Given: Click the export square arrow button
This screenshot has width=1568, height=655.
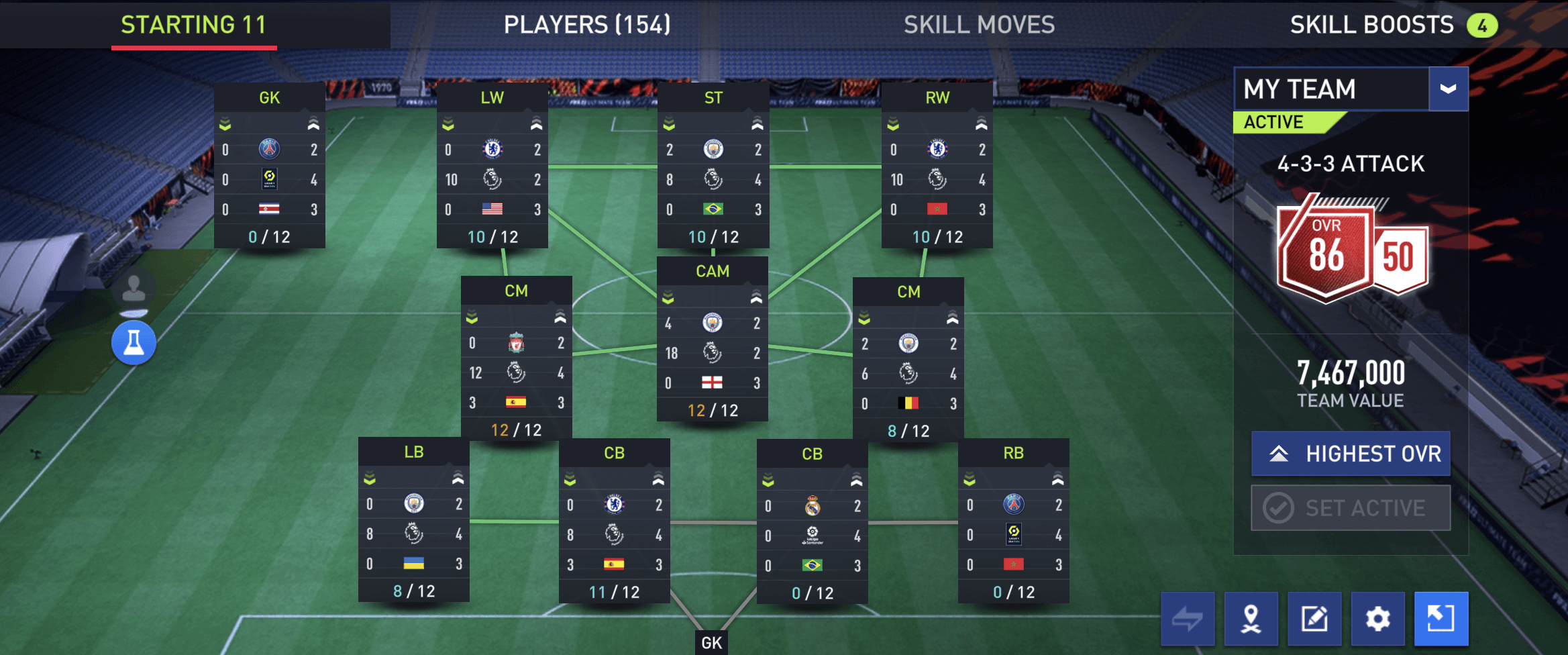Looking at the screenshot, I should click(1441, 618).
